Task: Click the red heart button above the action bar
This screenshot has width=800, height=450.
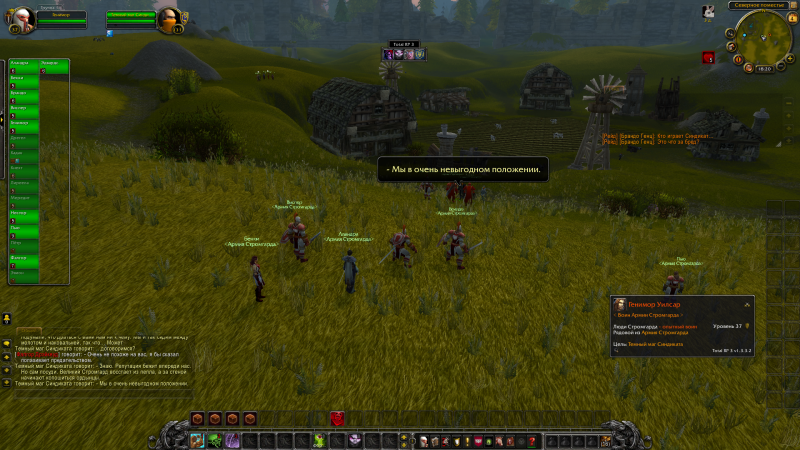Action: 338,419
